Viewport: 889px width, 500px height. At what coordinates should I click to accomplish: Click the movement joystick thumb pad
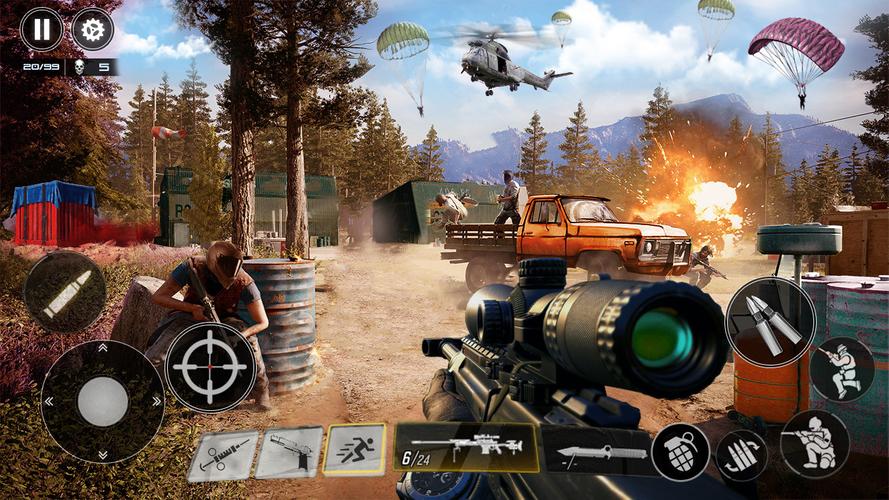pos(102,402)
